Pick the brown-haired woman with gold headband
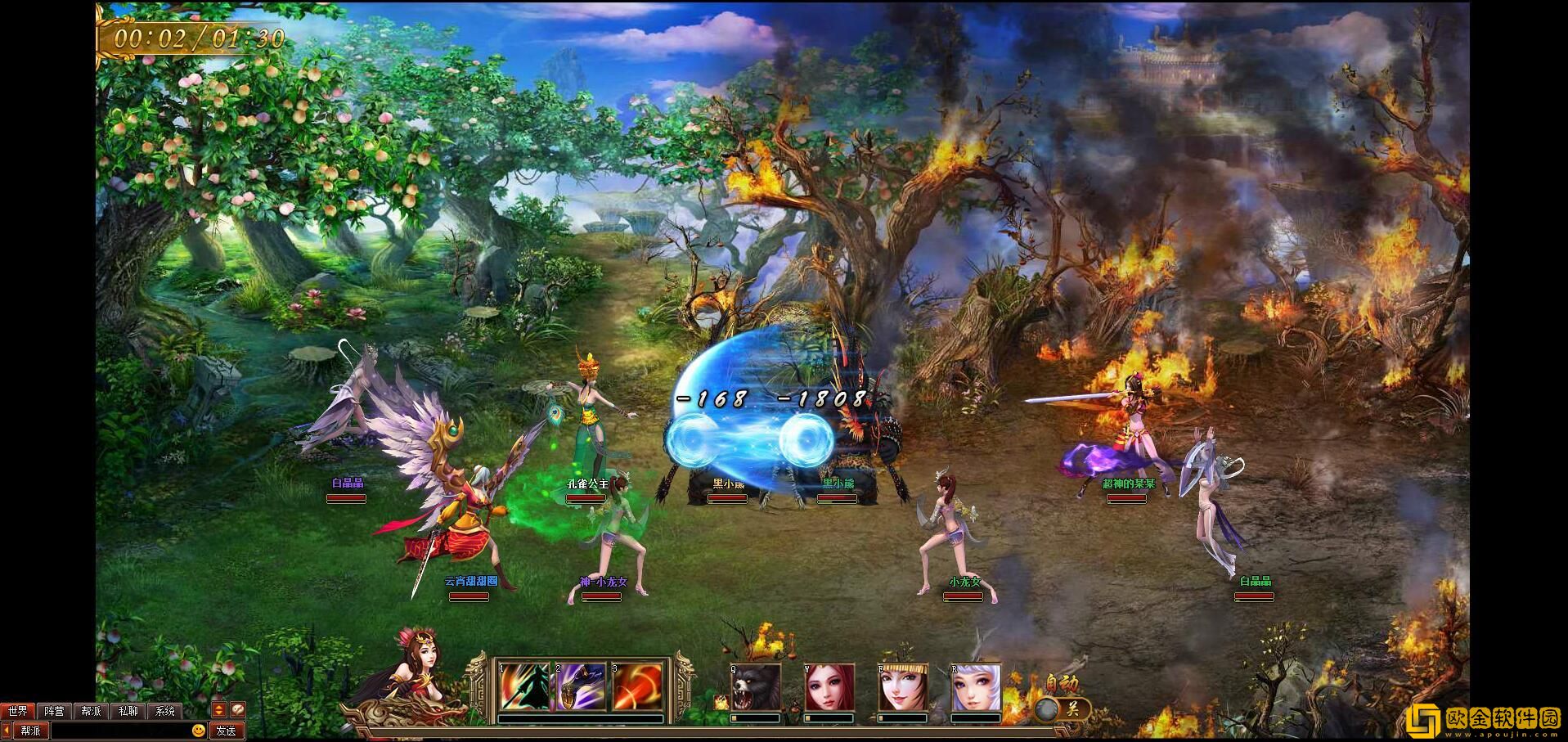1568x742 pixels. (903, 688)
